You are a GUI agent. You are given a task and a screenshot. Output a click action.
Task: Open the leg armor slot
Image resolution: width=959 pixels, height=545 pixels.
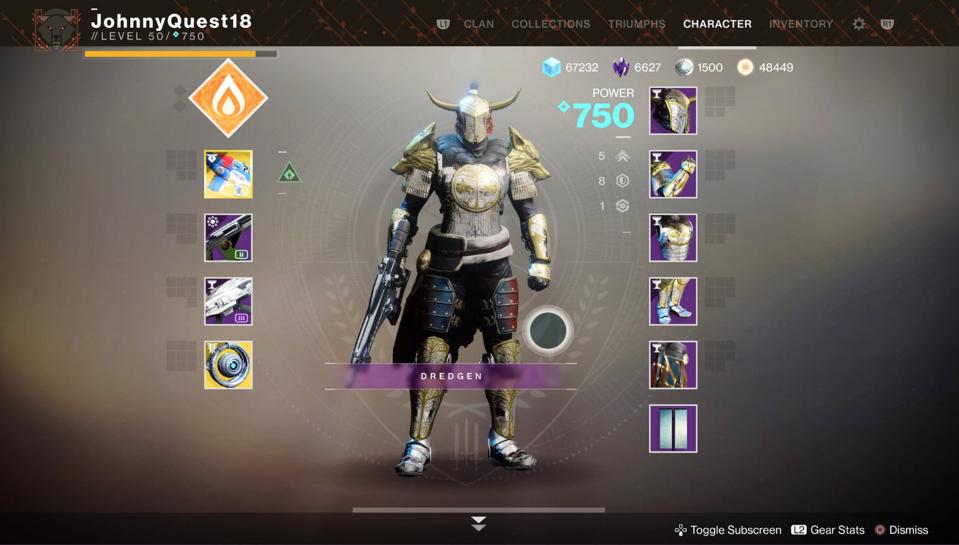[x=673, y=301]
